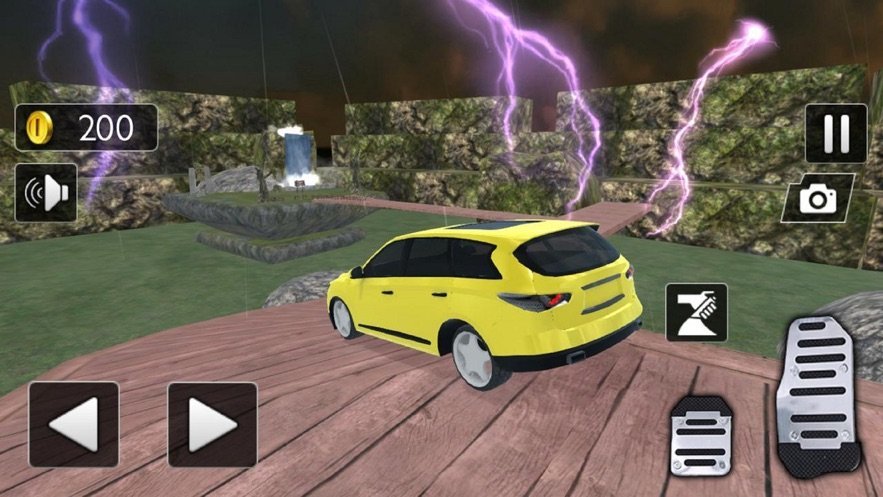
Task: Activate the handbrake icon button
Action: (x=696, y=312)
